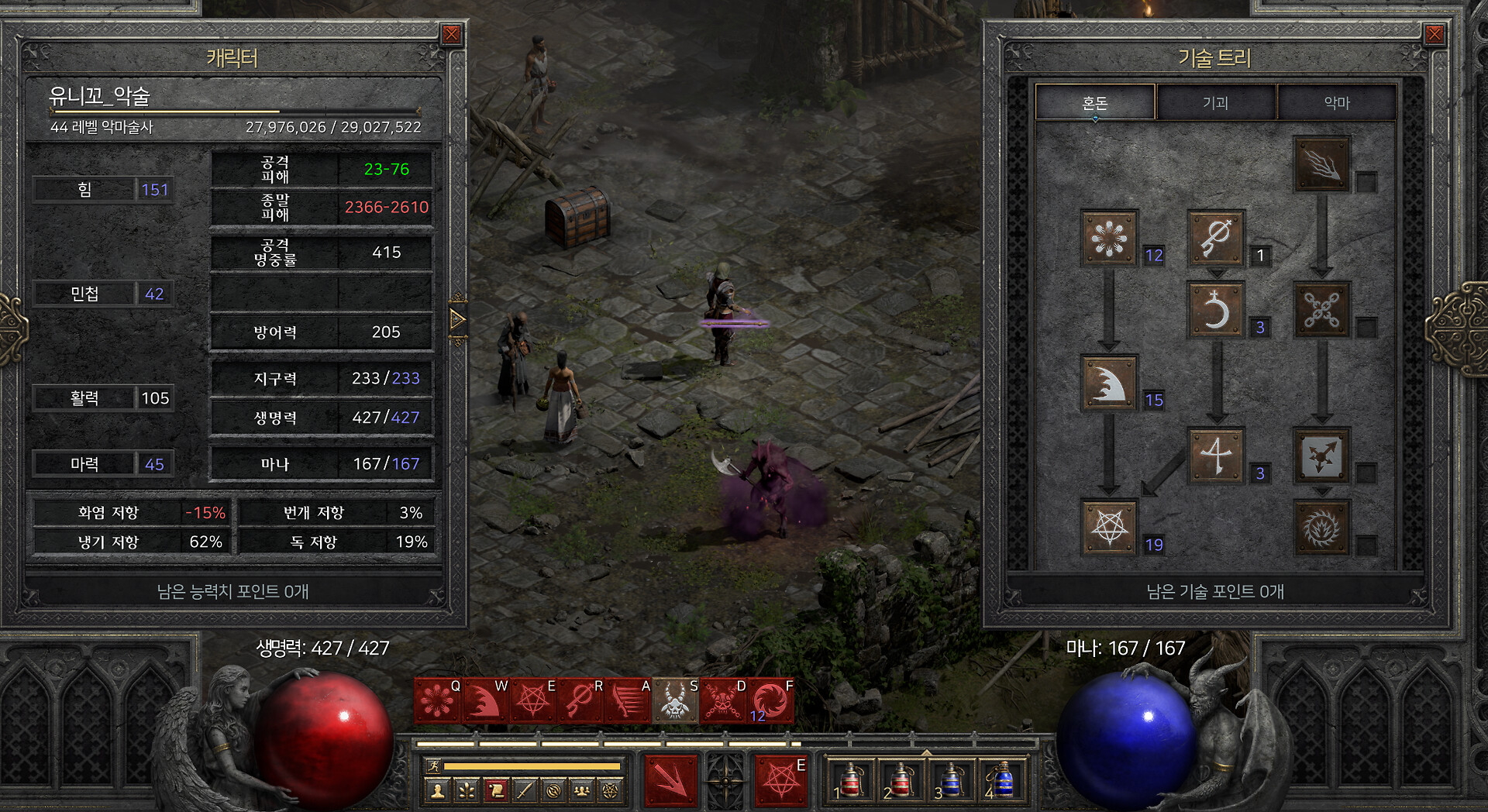Image resolution: width=1488 pixels, height=812 pixels.
Task: Open the 악마 skill tab
Action: coord(1337,102)
